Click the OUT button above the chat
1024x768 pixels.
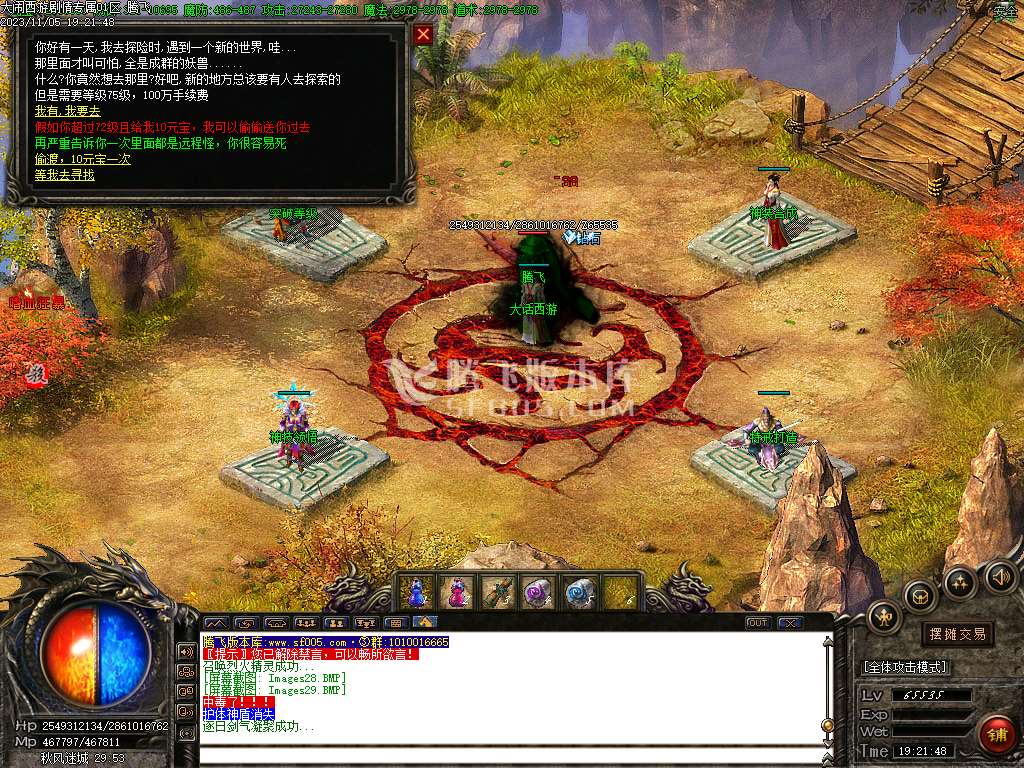[758, 623]
